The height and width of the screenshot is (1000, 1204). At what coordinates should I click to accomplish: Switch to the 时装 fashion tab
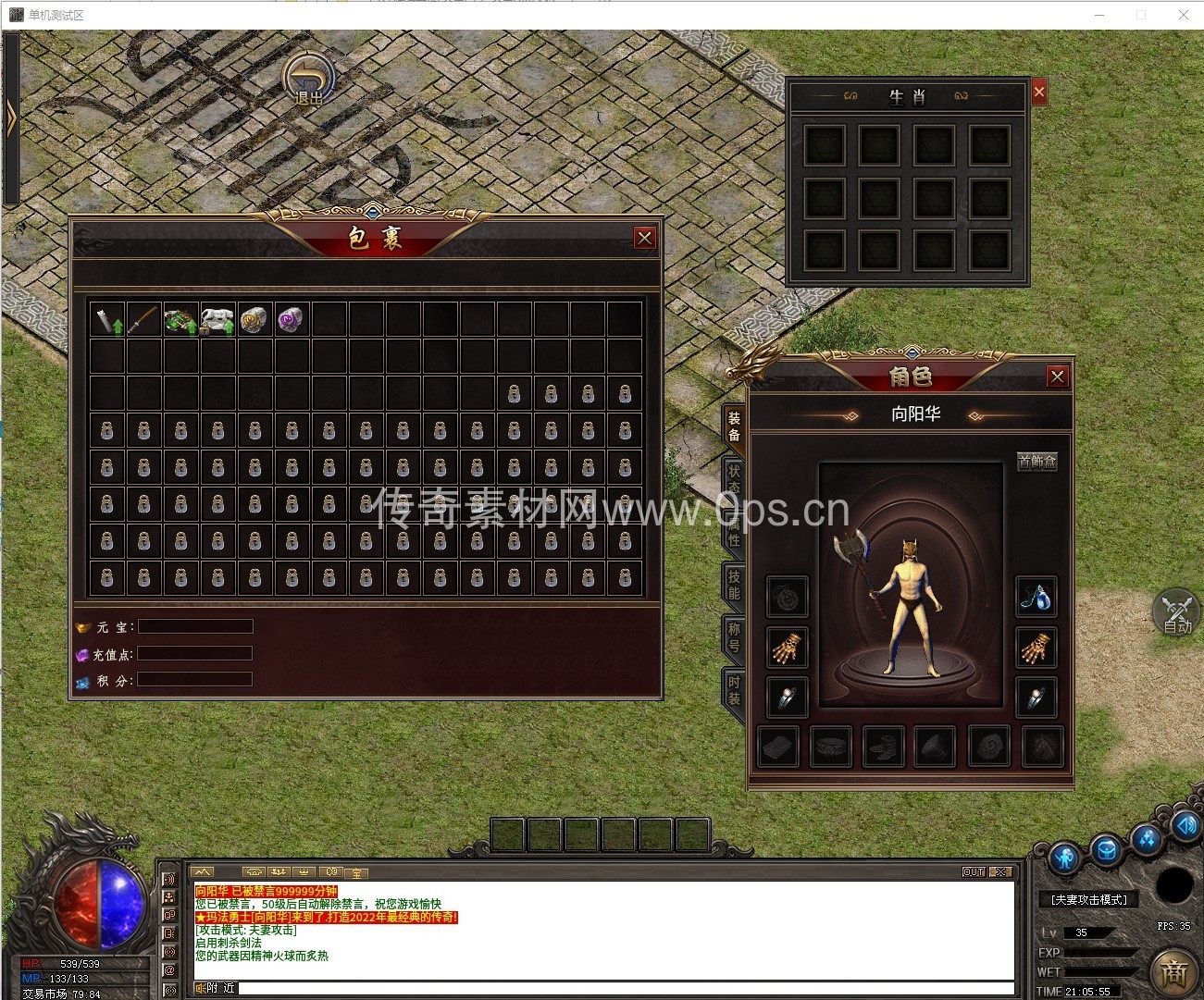point(734,690)
